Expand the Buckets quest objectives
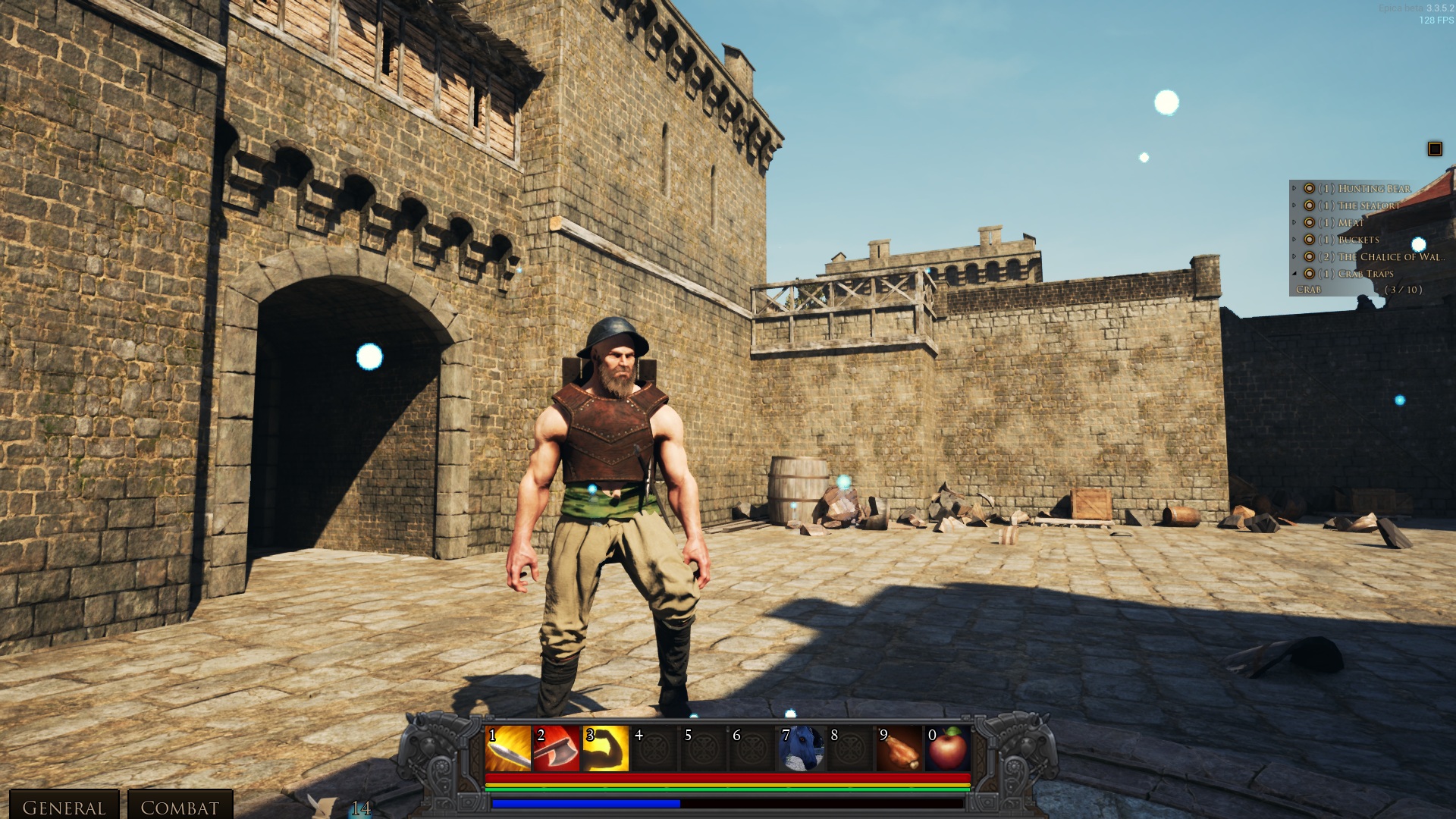Screen dimensions: 1456x819 tap(1294, 240)
